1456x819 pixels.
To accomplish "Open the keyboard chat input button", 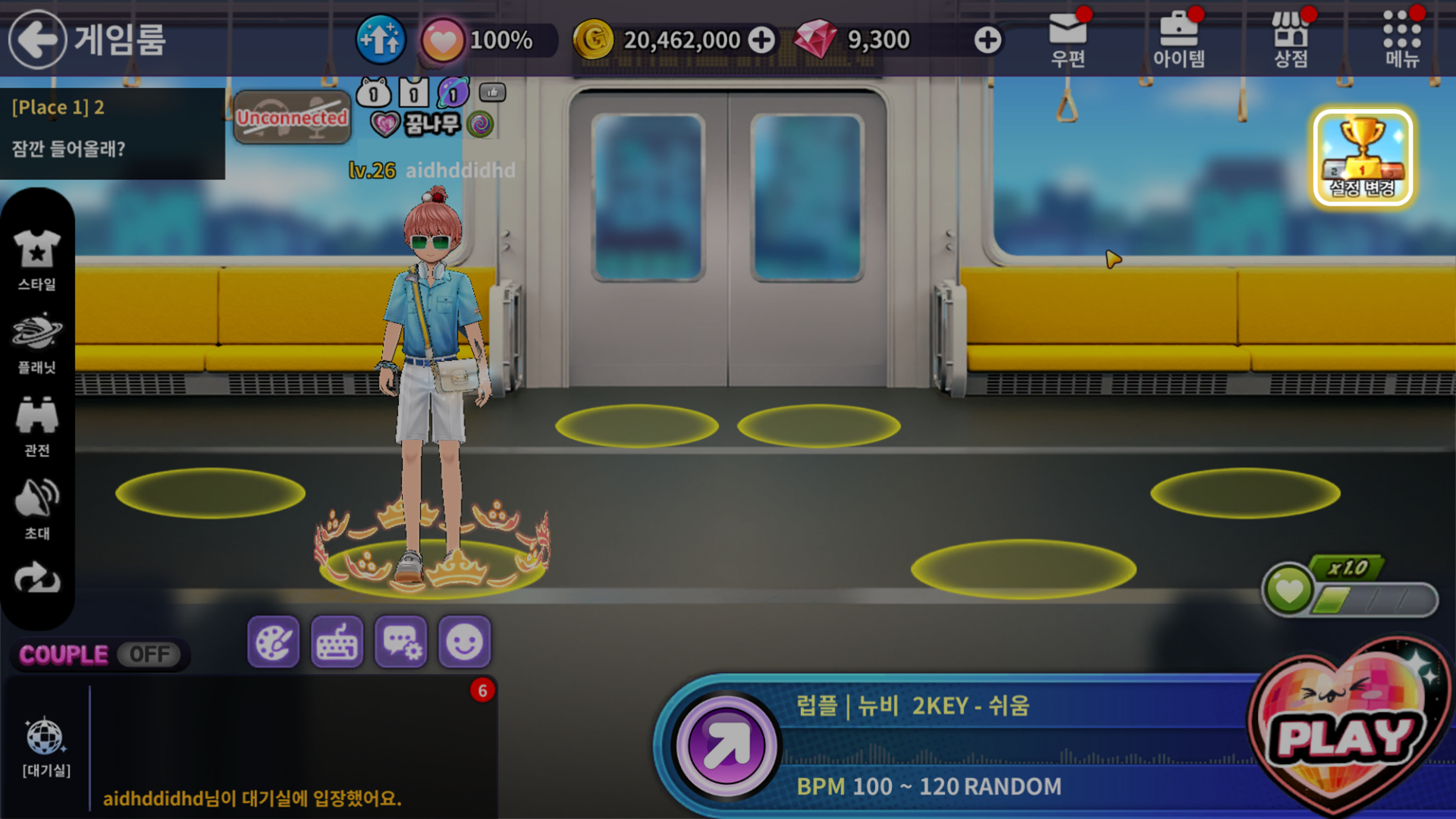I will click(x=337, y=642).
